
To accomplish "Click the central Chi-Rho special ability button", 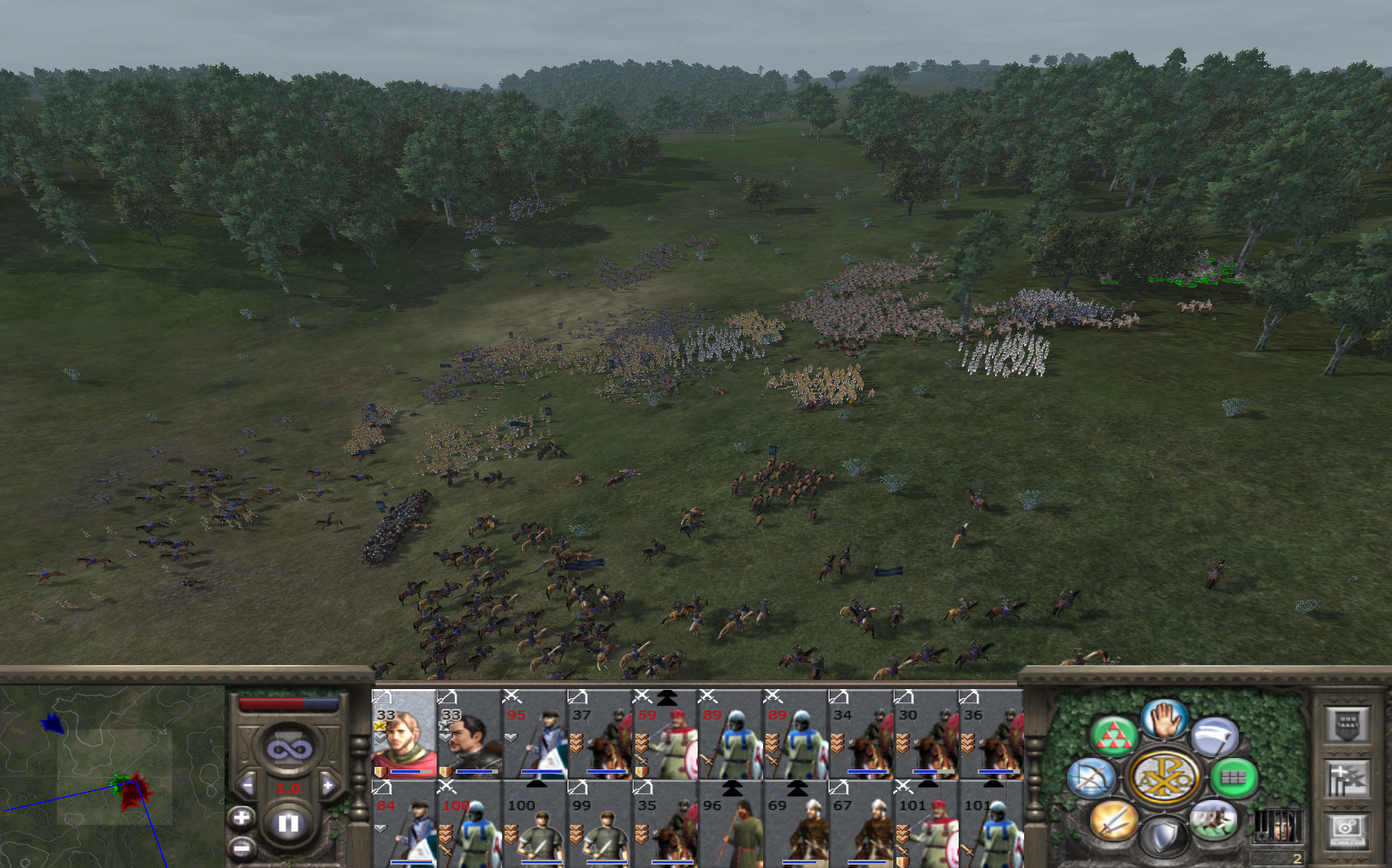I will coord(1163,778).
